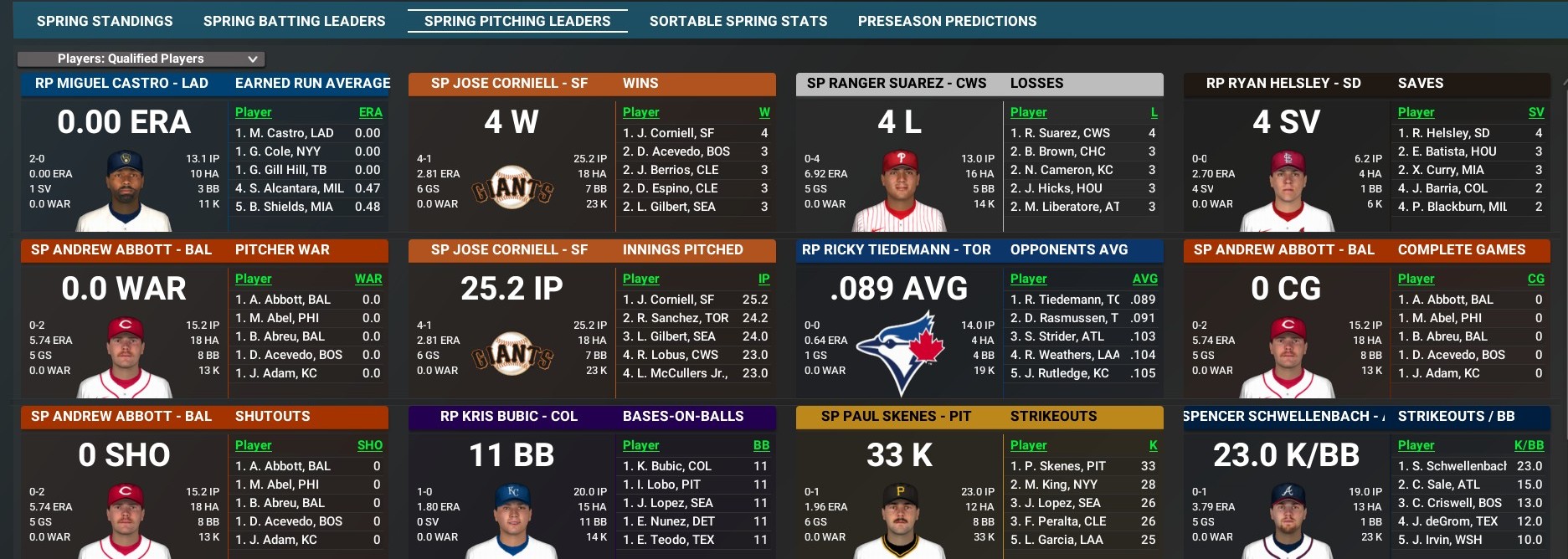Click the Blue Jays logo thumbnail
The image size is (1568, 559).
[x=900, y=351]
